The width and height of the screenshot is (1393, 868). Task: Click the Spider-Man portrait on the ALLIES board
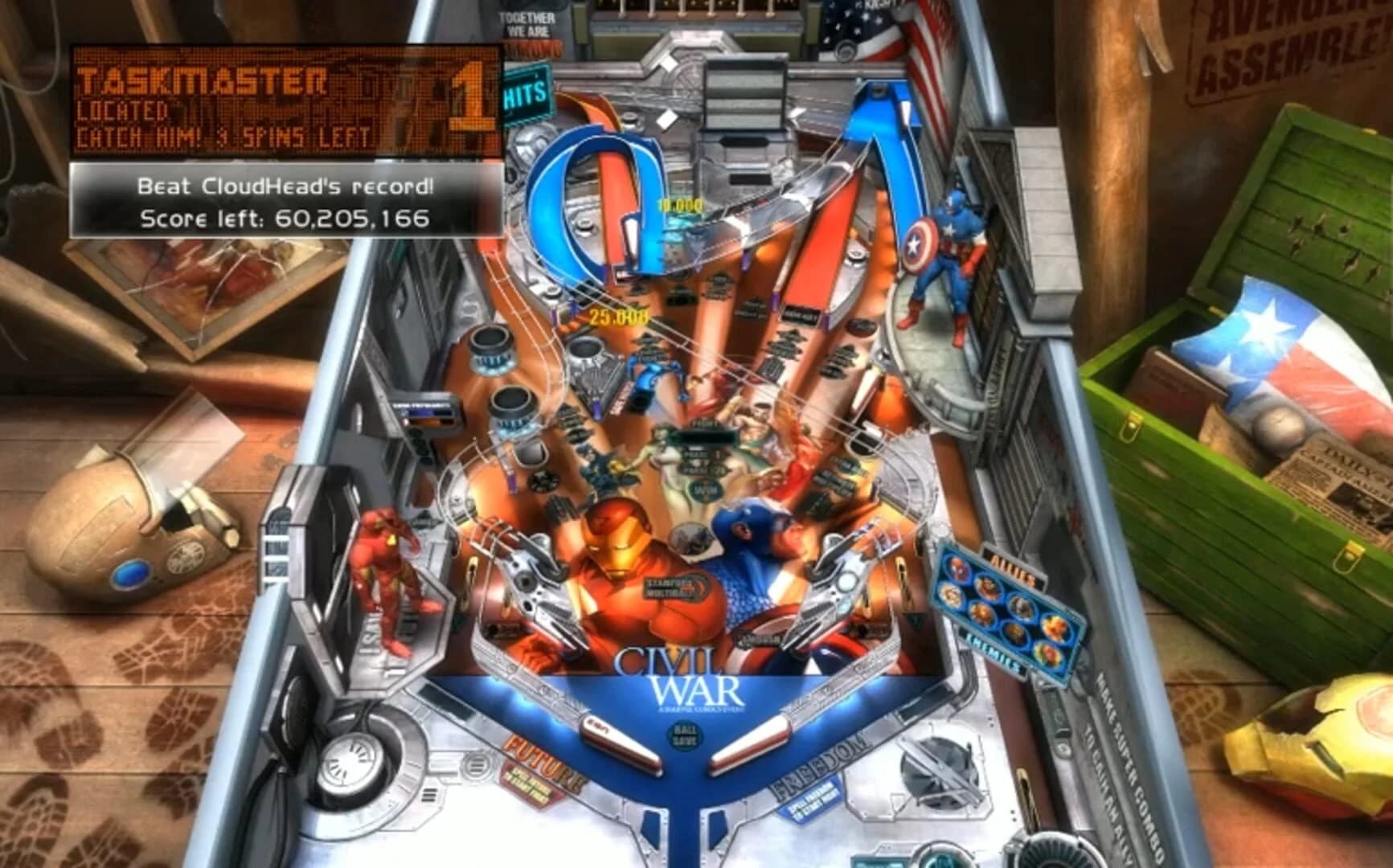(958, 567)
